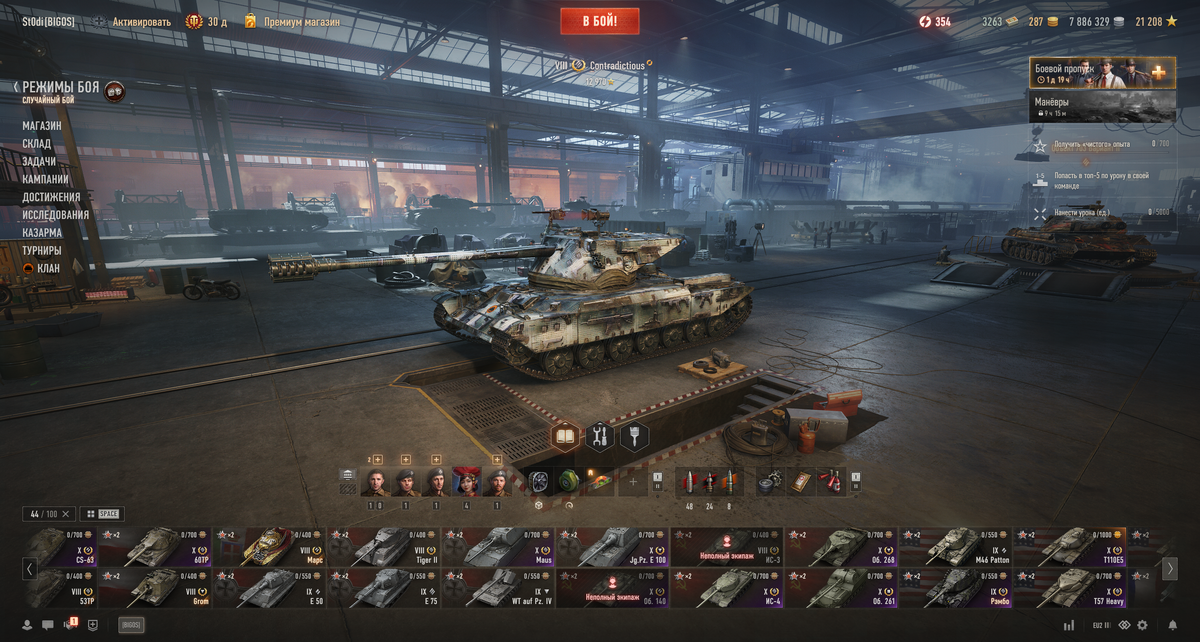Image resolution: width=1200 pixels, height=642 pixels.
Task: Open the Манёвры event banner
Action: pos(1102,106)
